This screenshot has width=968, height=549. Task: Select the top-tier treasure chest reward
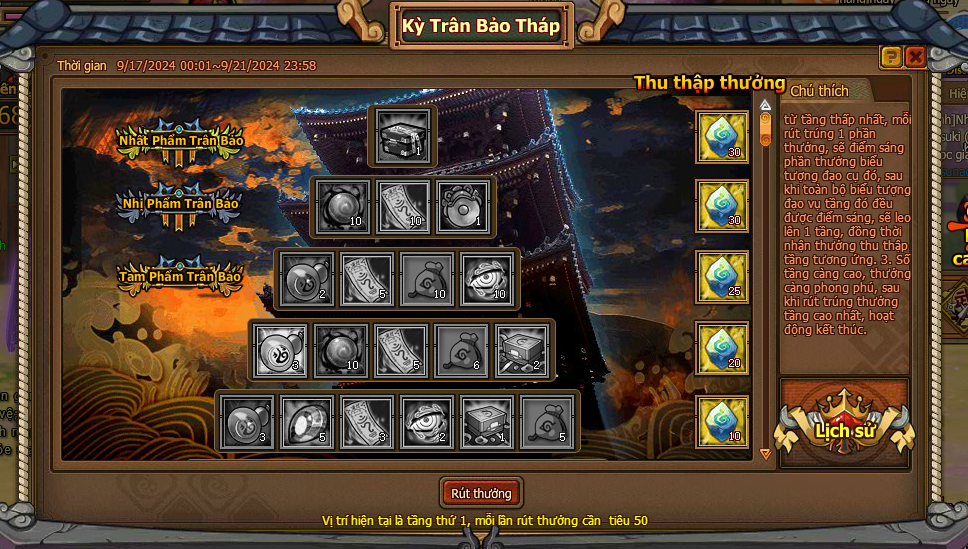[403, 135]
